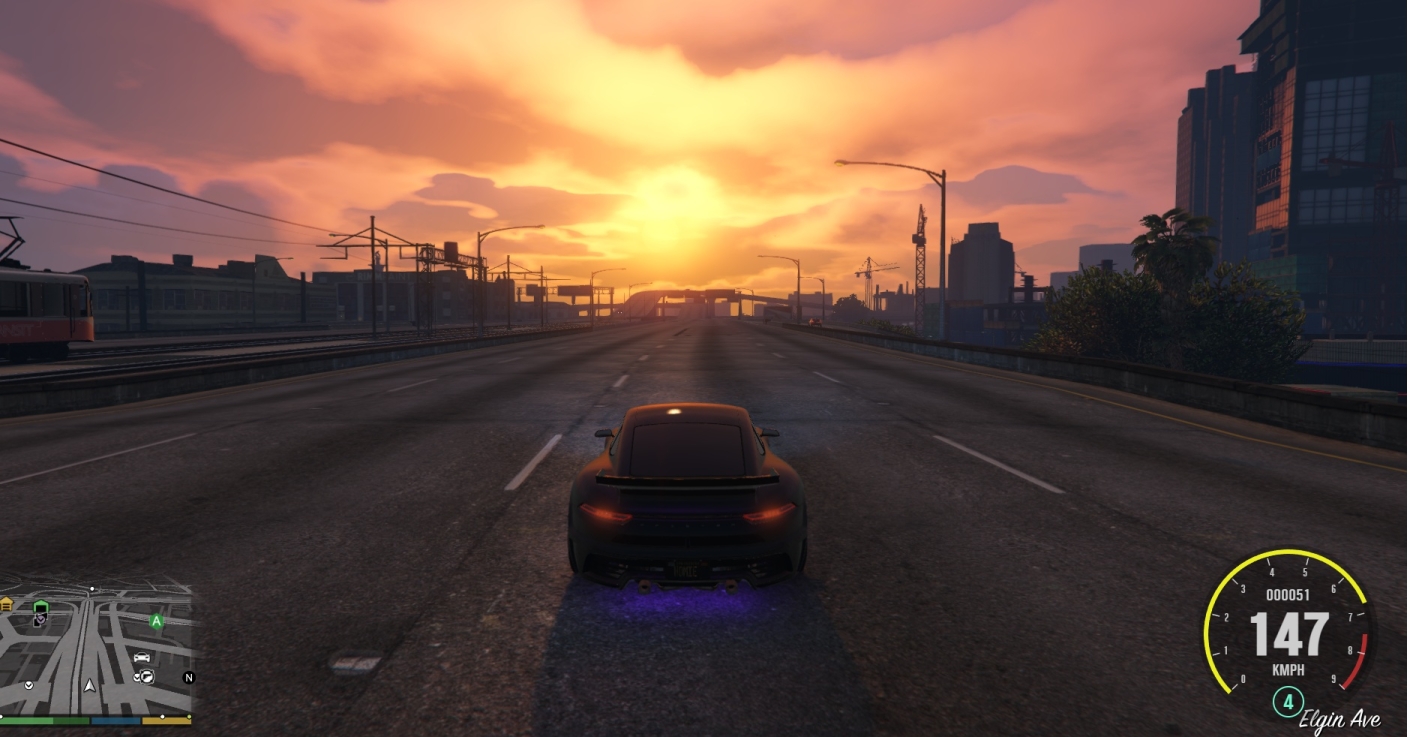Click the white waypoint dot at the minimap's top edge
Viewport: 1410px width, 737px height.
(x=92, y=588)
